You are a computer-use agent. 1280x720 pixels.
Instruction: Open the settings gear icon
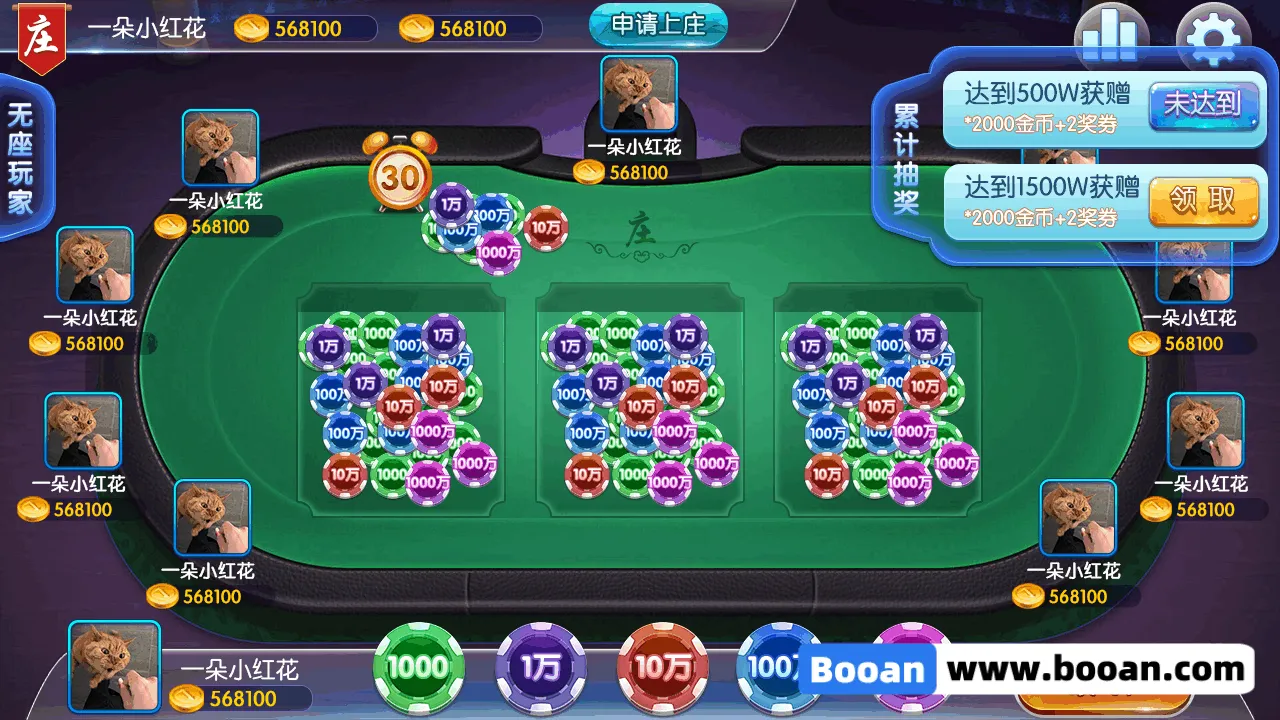tap(1212, 36)
